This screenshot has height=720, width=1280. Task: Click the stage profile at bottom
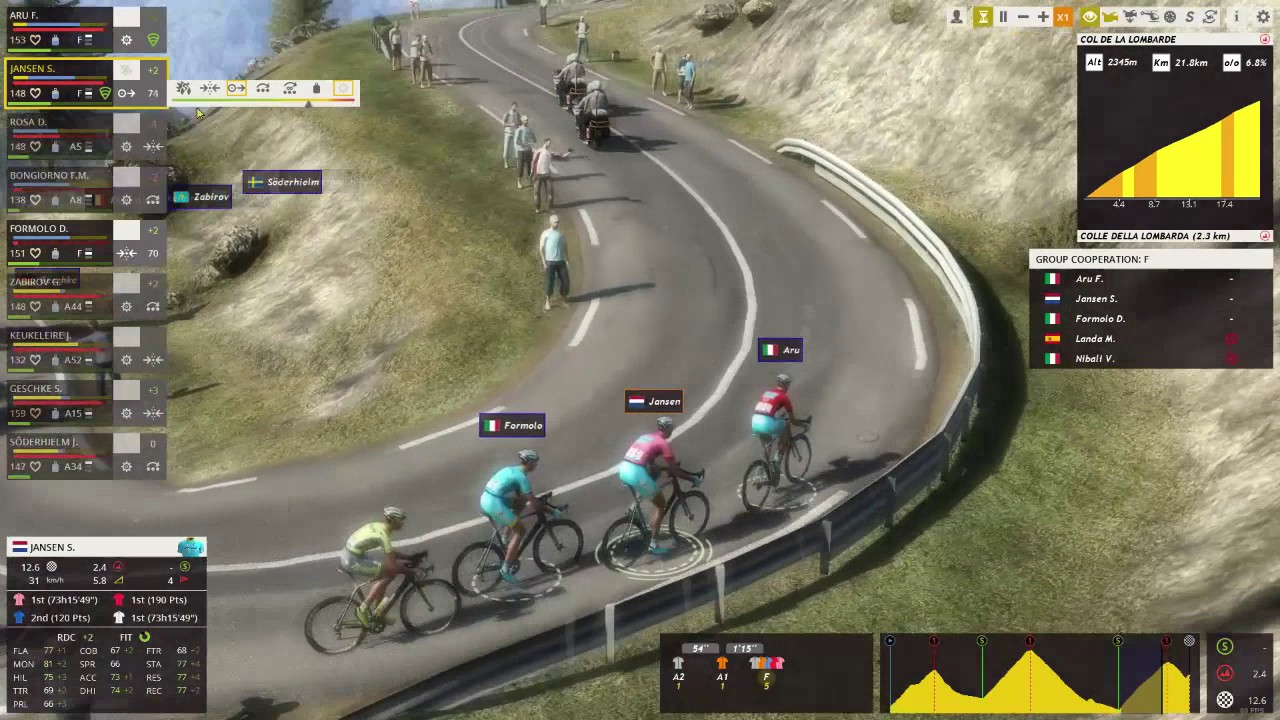click(1040, 676)
